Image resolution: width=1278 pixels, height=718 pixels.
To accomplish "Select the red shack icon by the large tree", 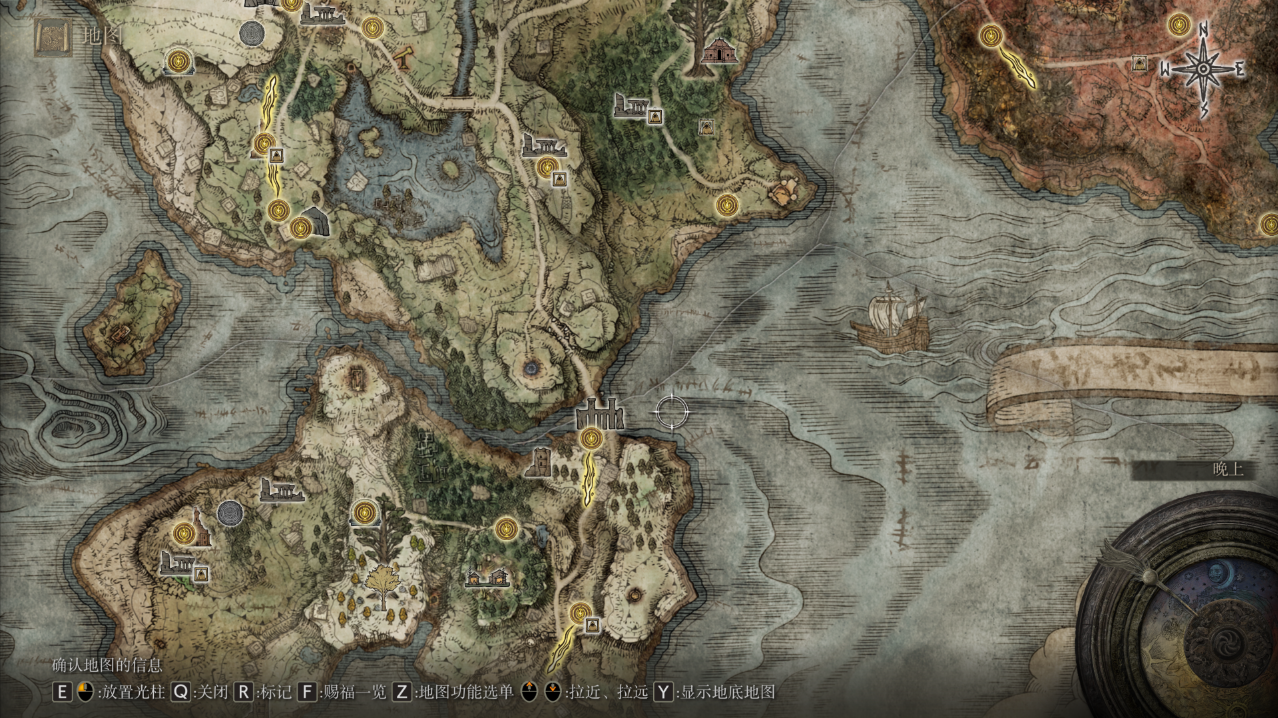I will point(718,50).
